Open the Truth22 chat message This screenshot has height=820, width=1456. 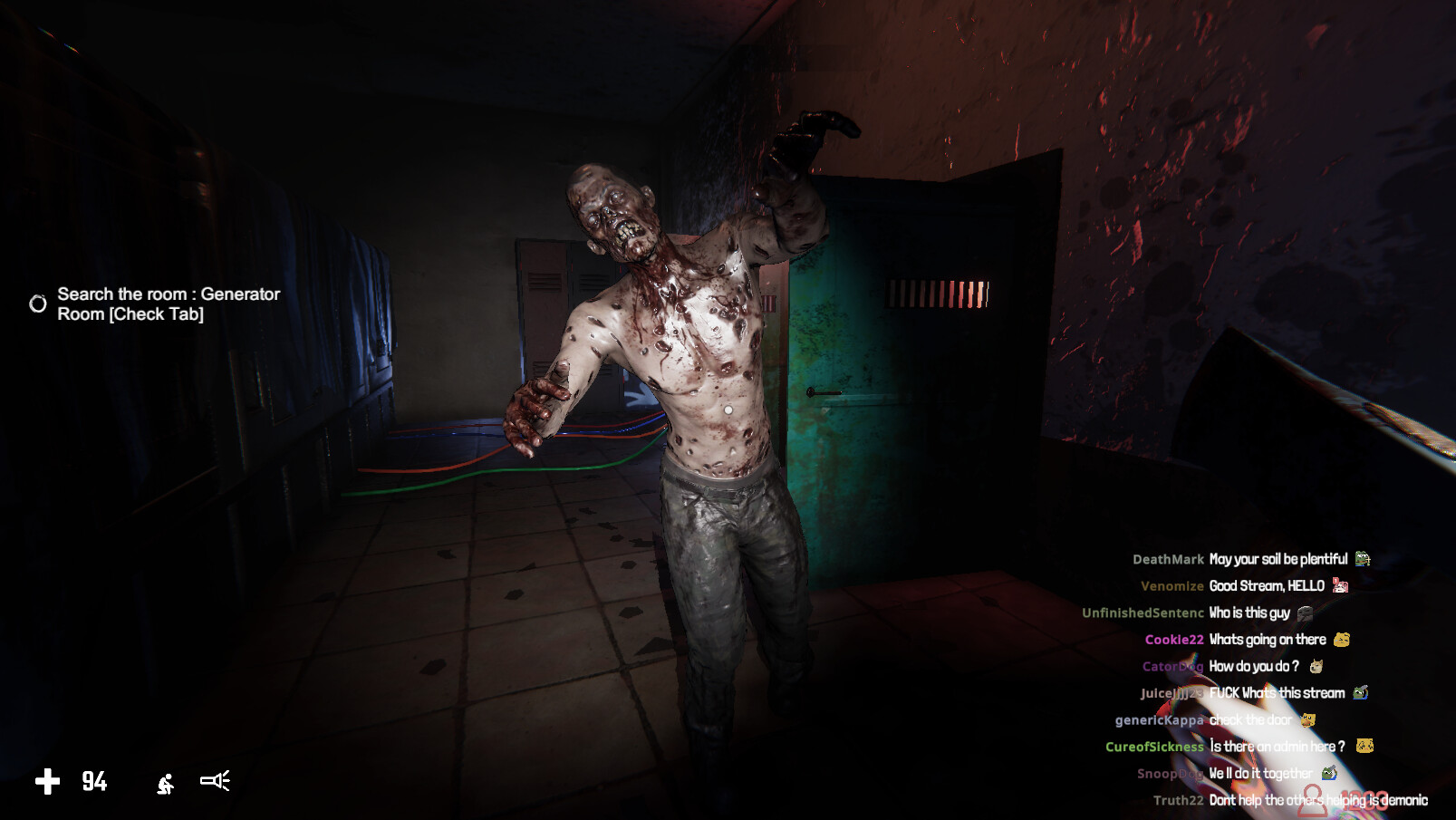click(1317, 800)
